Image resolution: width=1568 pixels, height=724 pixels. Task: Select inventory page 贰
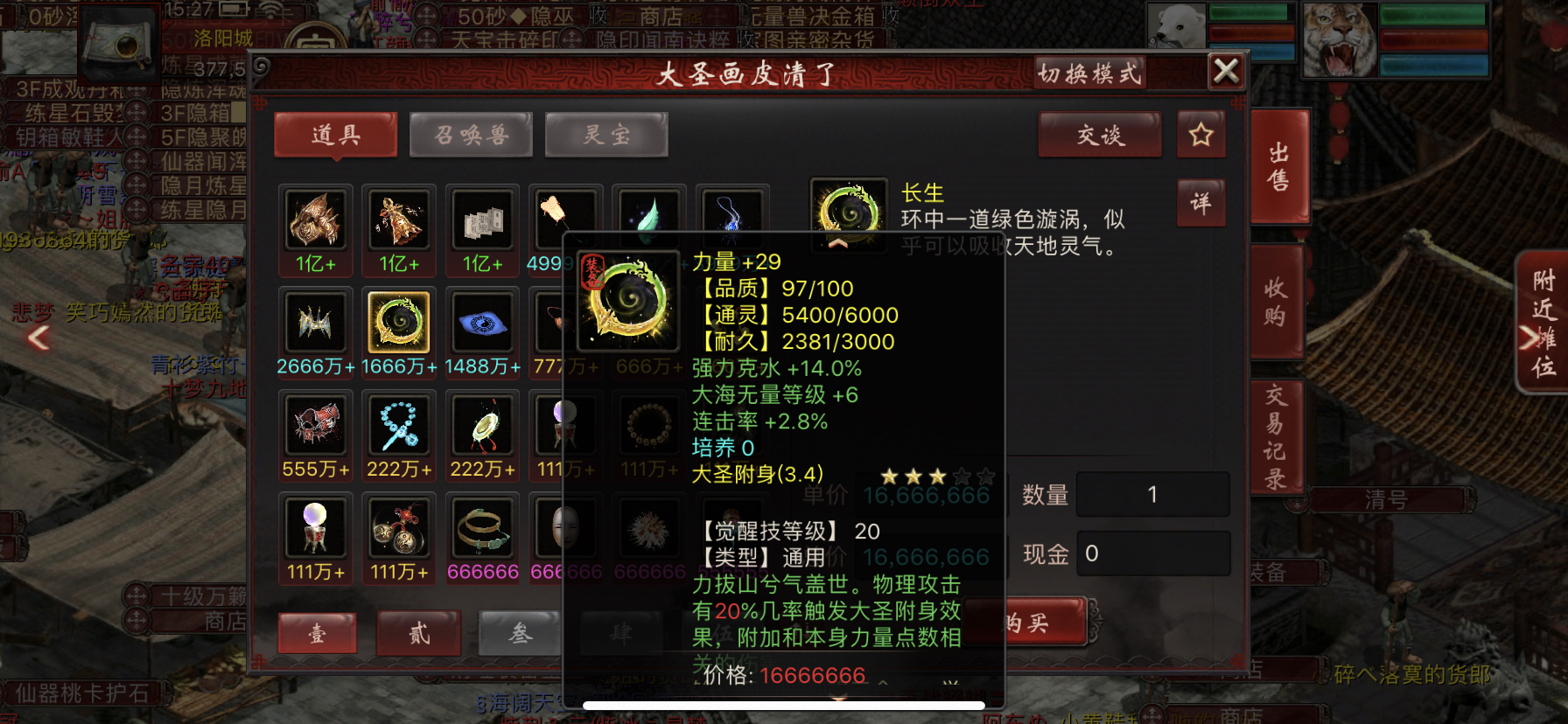click(x=417, y=634)
